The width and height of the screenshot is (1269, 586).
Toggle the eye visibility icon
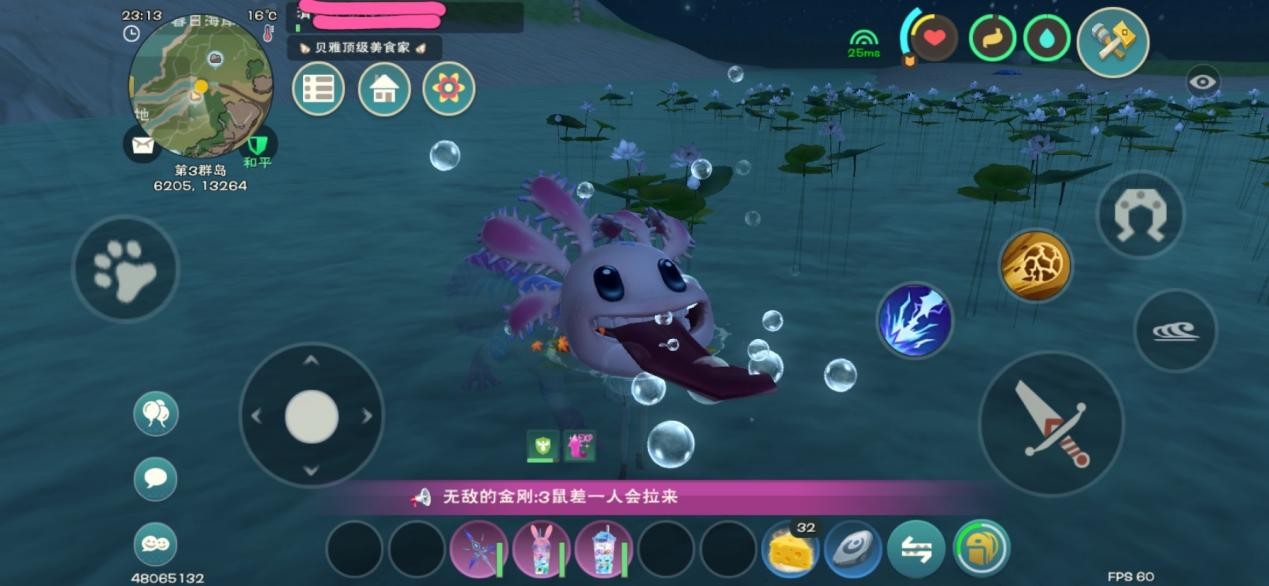point(1203,81)
